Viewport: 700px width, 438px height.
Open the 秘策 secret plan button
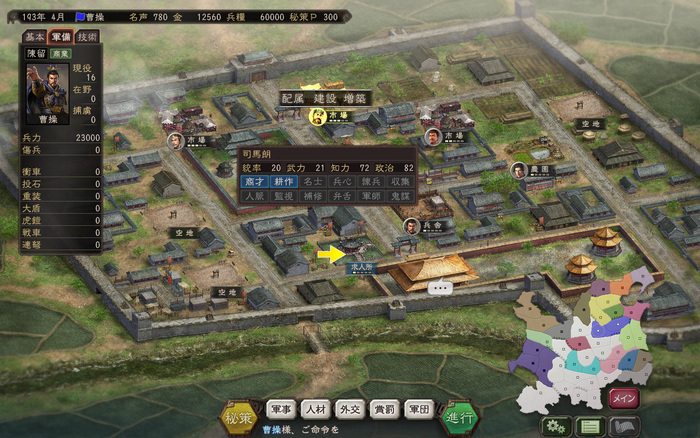pos(238,415)
